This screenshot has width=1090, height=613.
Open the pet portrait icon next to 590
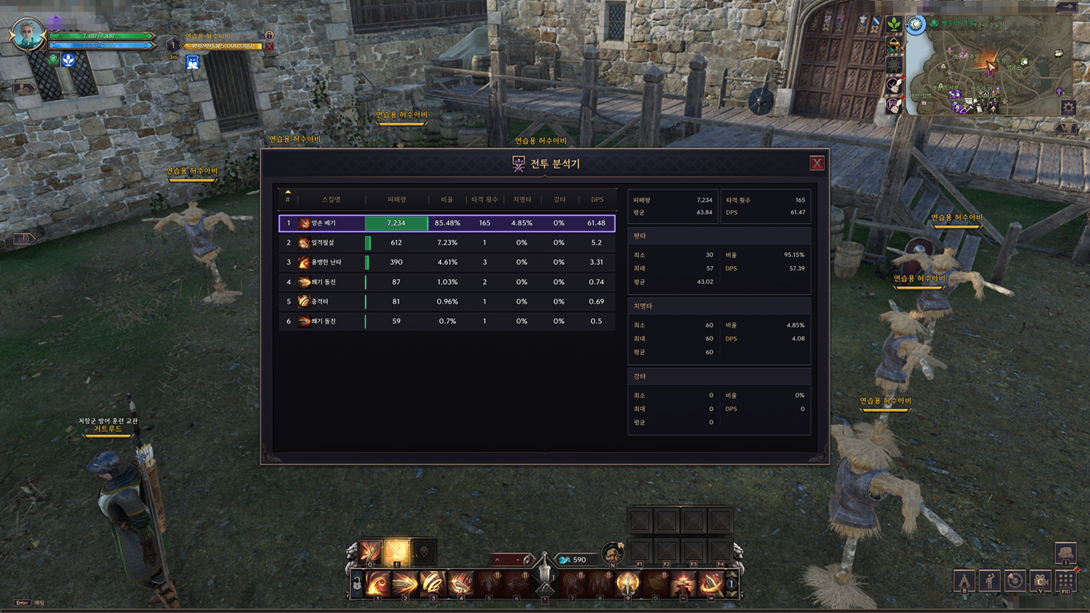pos(612,553)
